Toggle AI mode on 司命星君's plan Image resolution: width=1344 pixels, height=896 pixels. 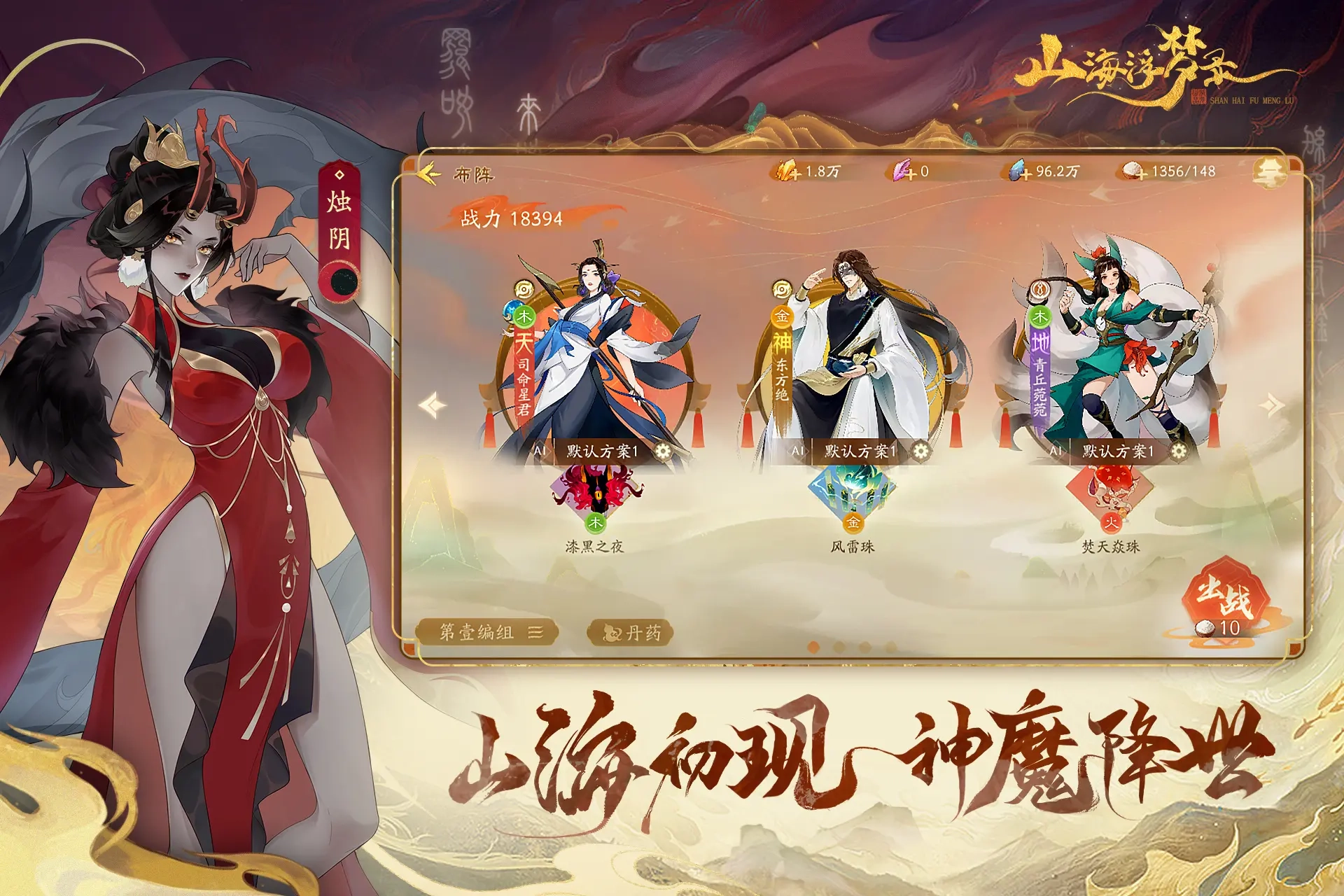click(538, 451)
